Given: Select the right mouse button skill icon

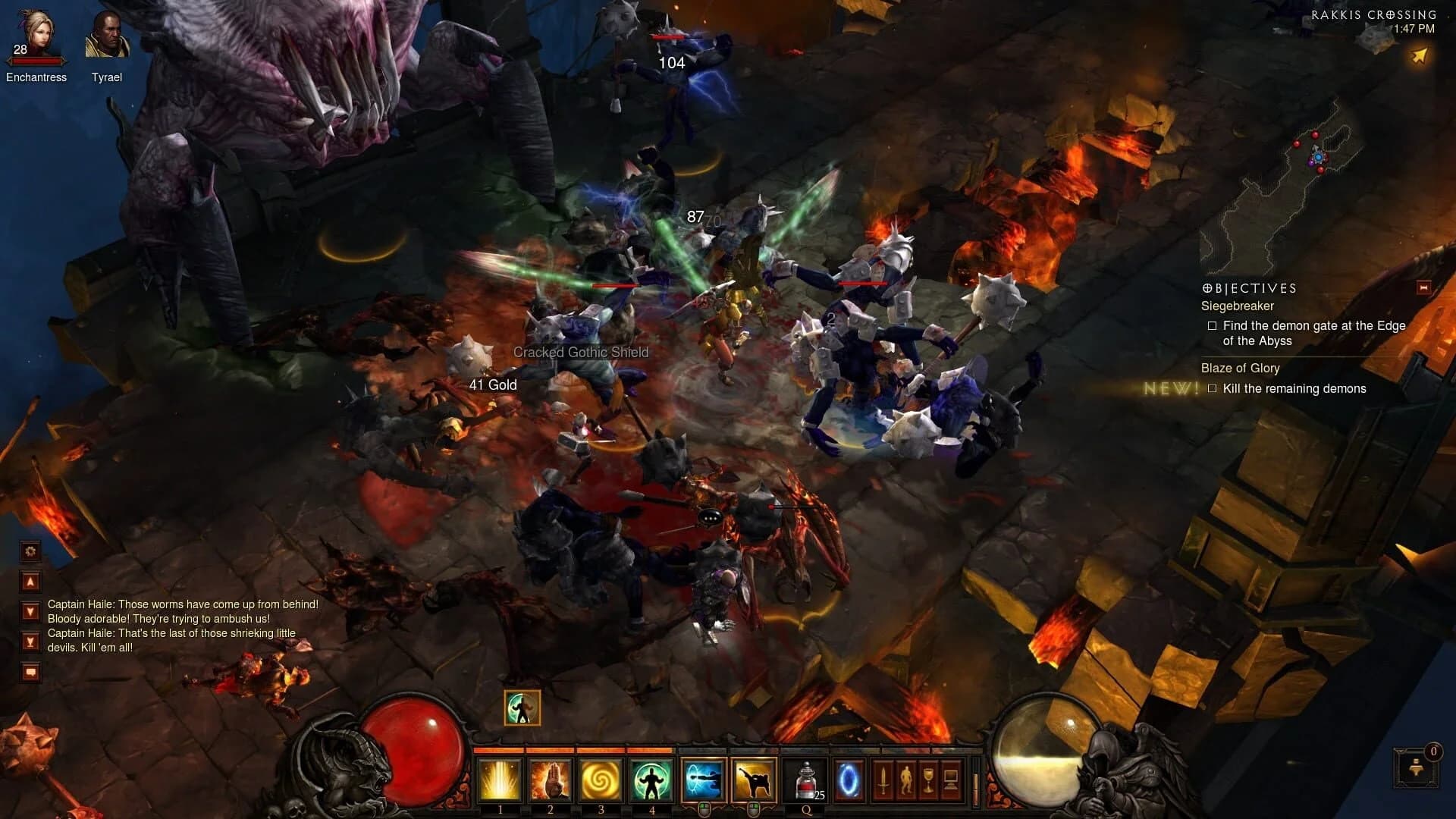Looking at the screenshot, I should pyautogui.click(x=754, y=780).
